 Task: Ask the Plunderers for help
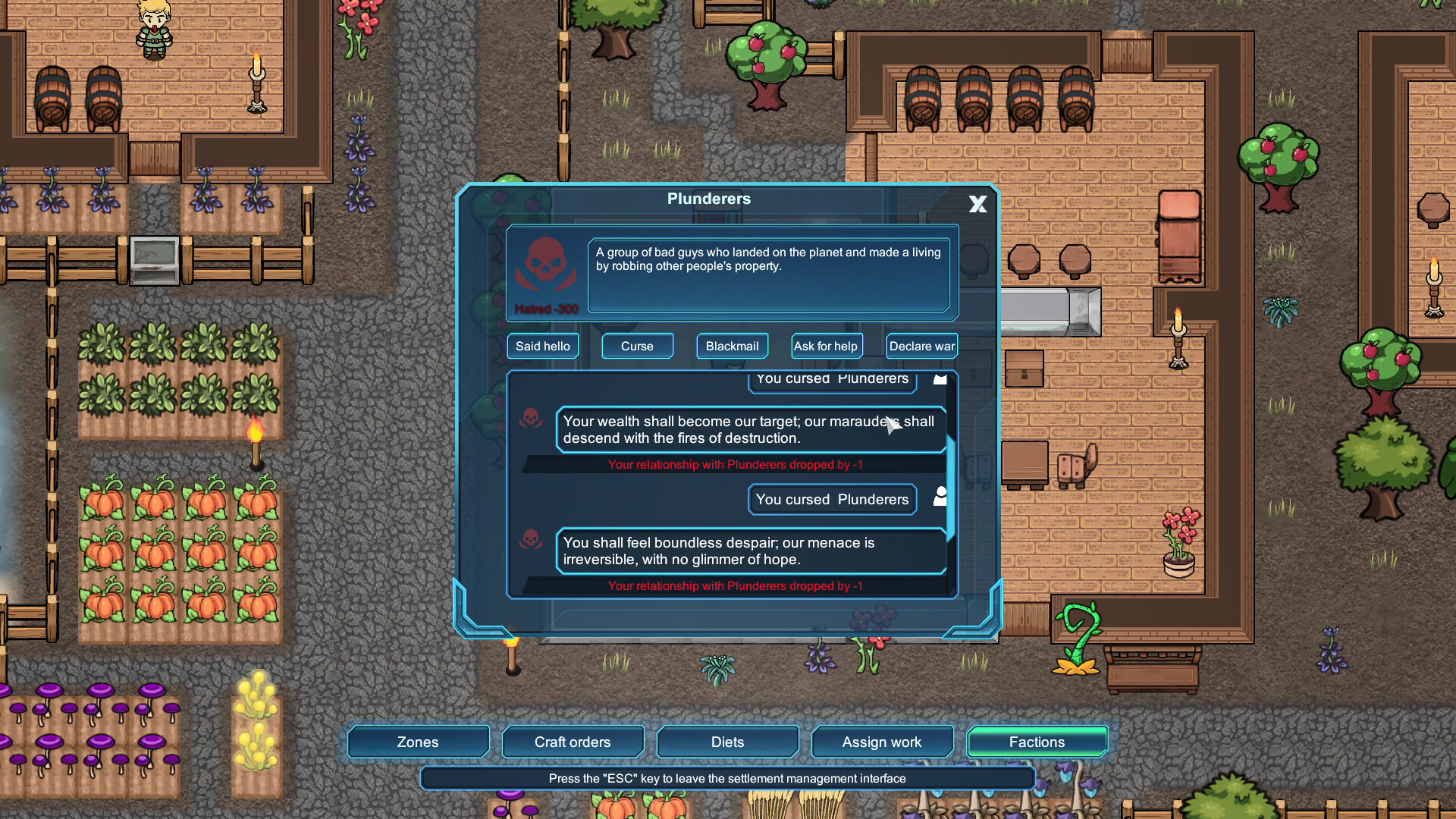pos(826,346)
